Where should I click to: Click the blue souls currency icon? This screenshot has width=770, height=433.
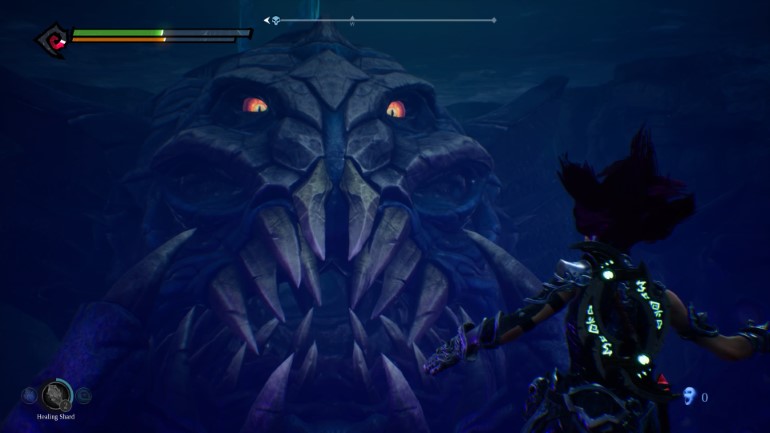[x=688, y=397]
